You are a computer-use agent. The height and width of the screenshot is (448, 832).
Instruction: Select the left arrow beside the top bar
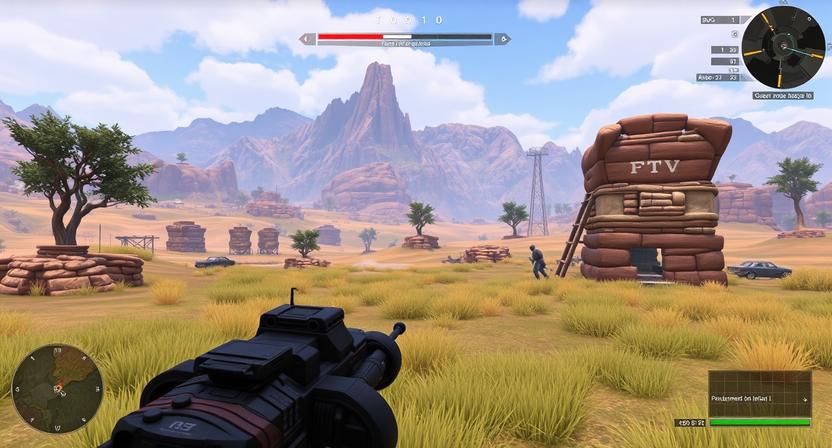[x=308, y=39]
